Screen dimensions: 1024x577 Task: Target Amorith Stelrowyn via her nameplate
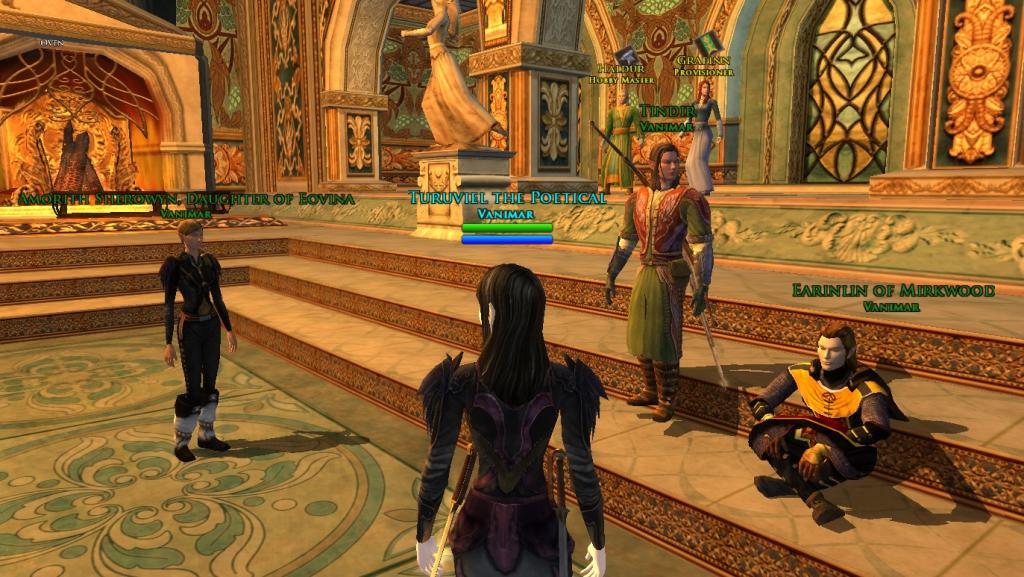(x=186, y=199)
